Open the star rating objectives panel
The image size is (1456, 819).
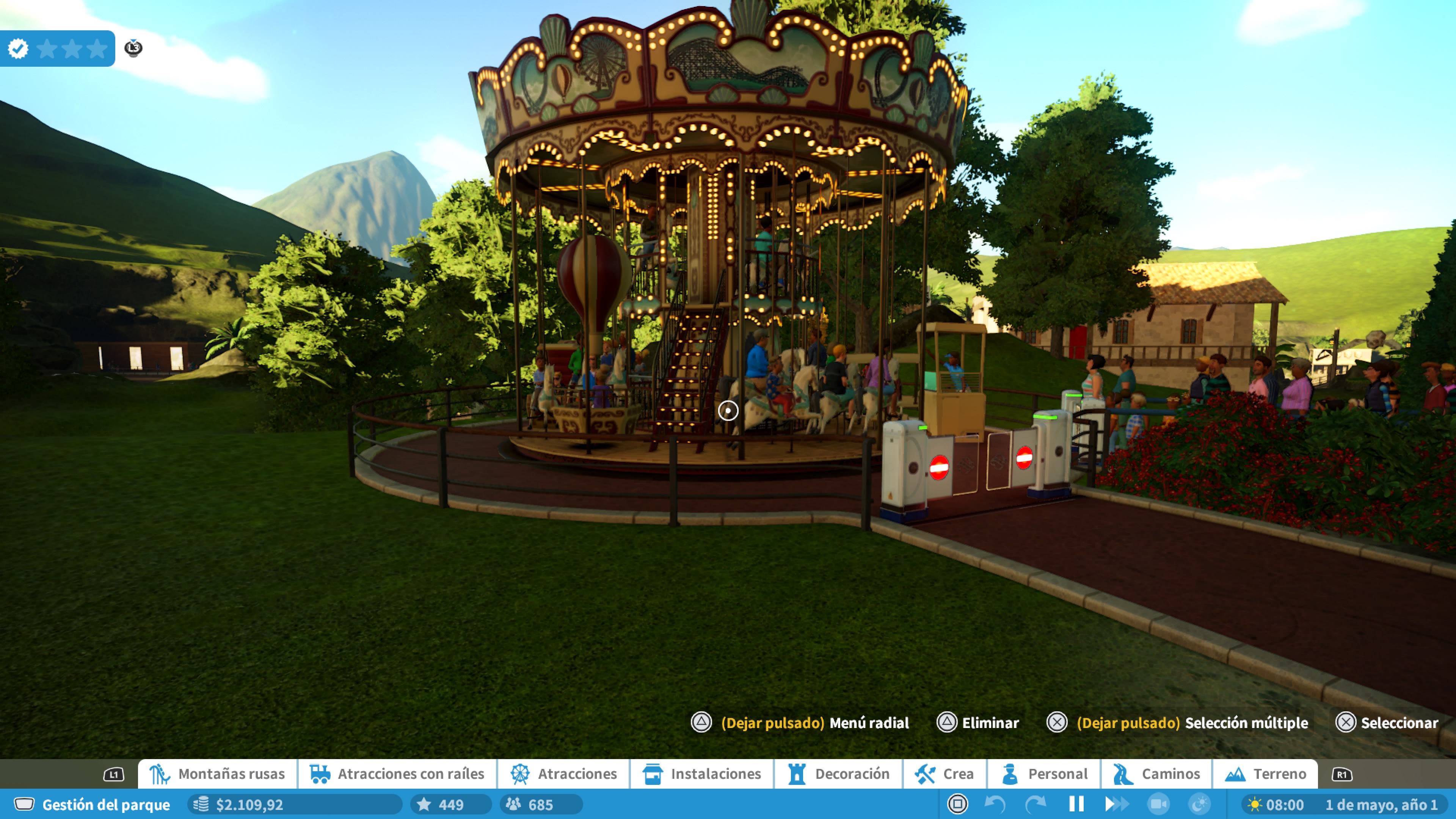coord(58,49)
